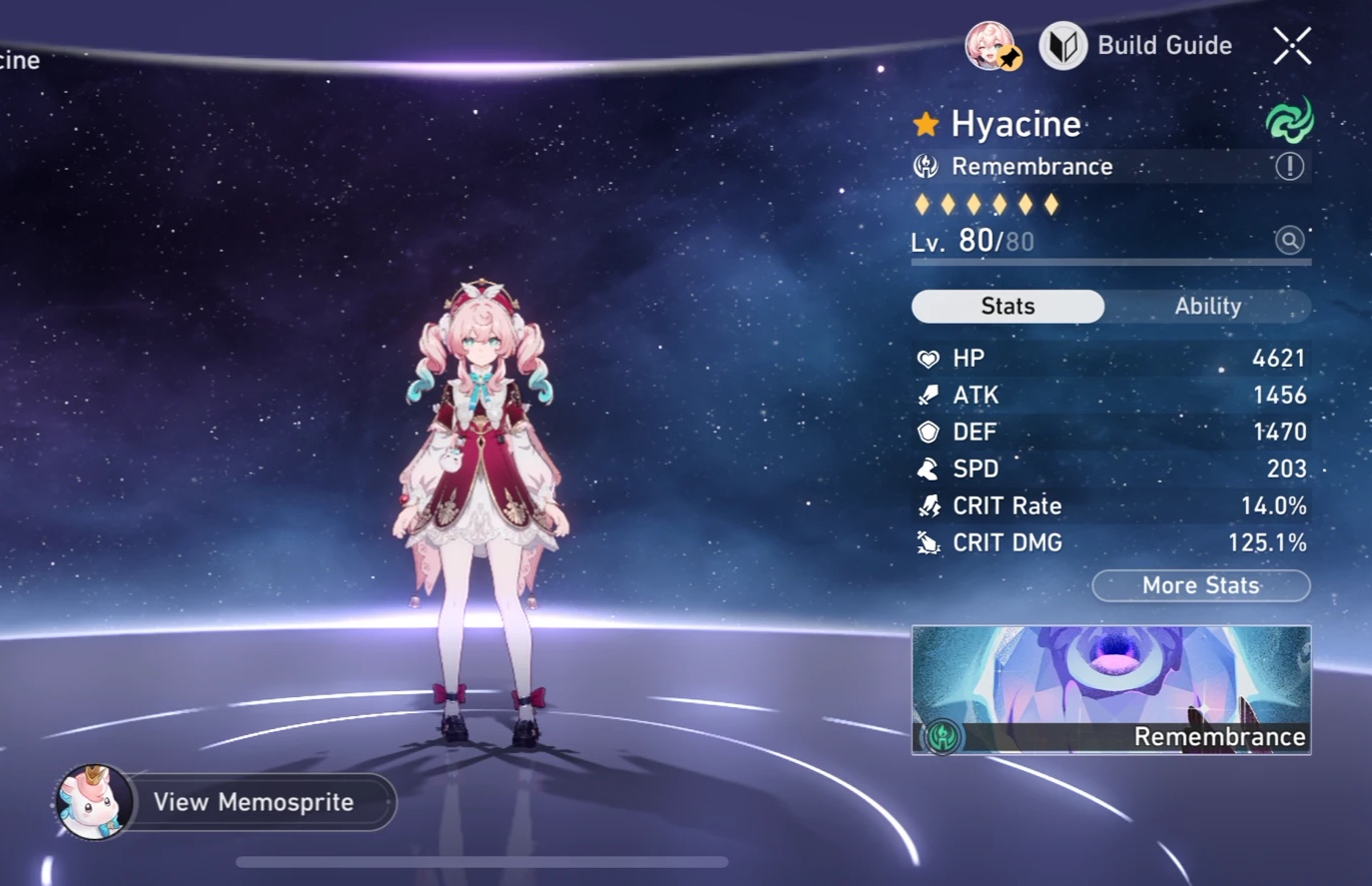Image resolution: width=1372 pixels, height=886 pixels.
Task: Select the Remembrance path icon beside the name
Action: coord(927,166)
